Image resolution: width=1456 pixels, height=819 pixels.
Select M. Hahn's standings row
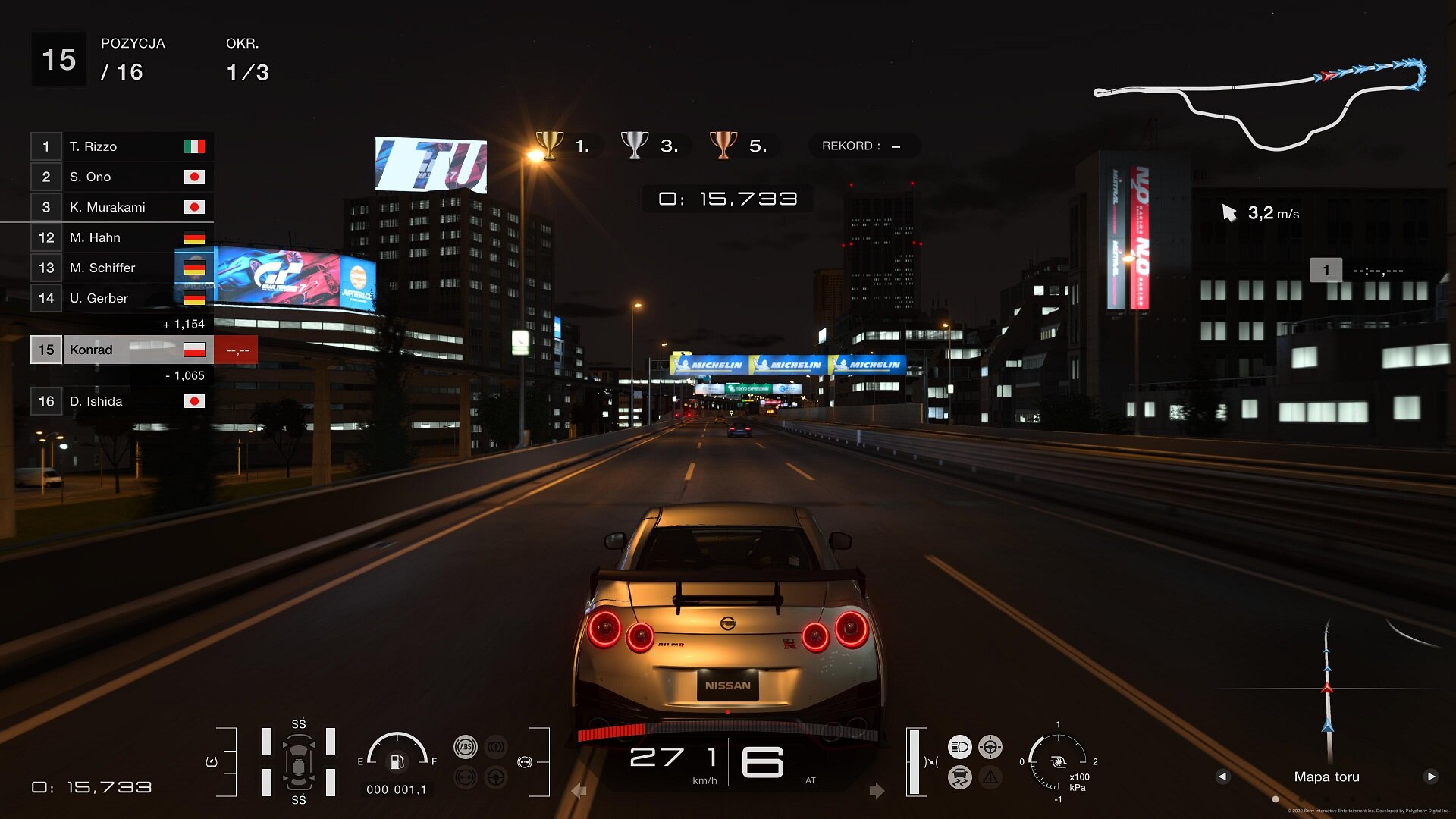click(x=121, y=237)
